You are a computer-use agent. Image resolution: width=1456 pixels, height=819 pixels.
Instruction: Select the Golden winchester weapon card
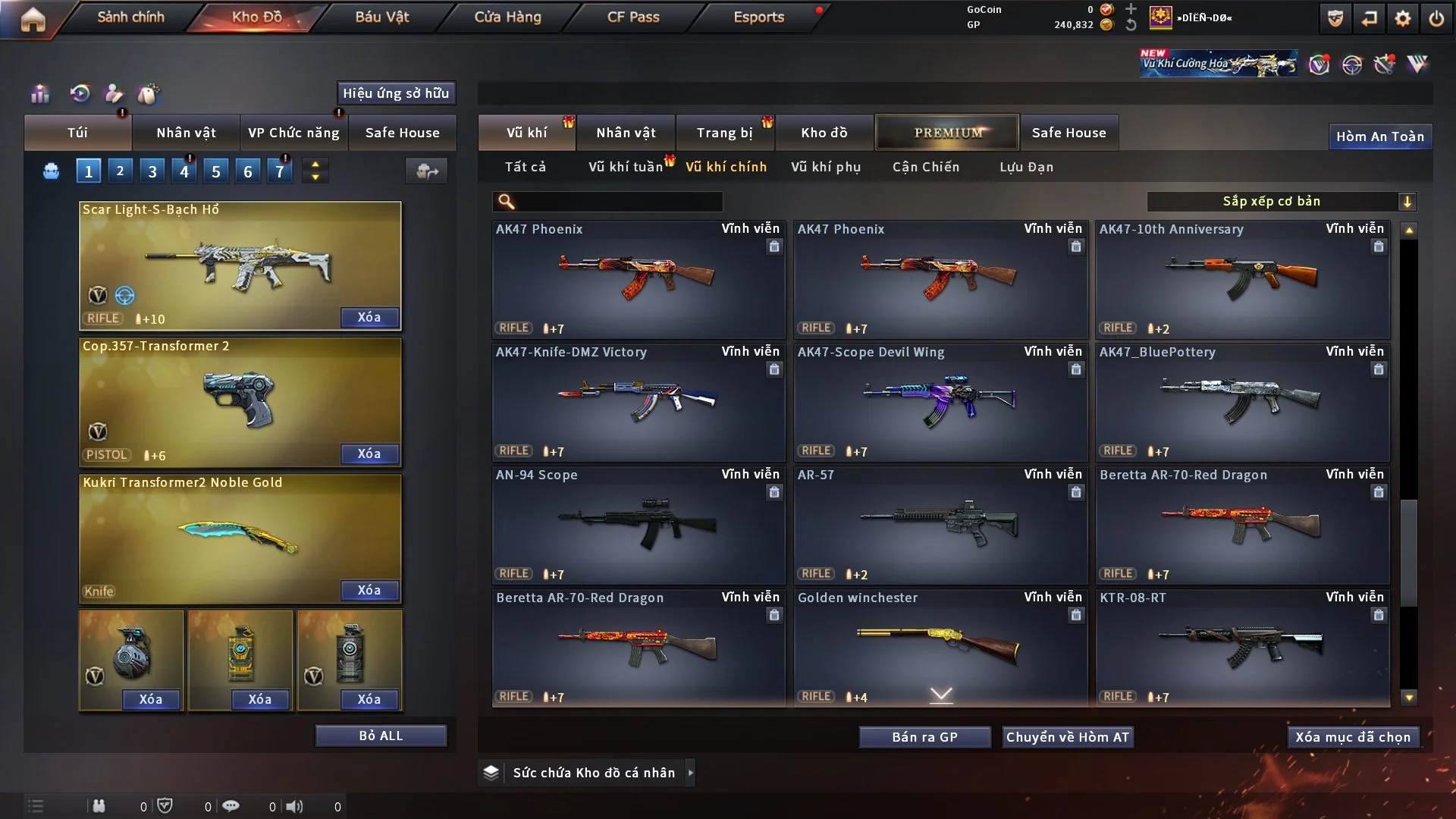click(940, 648)
